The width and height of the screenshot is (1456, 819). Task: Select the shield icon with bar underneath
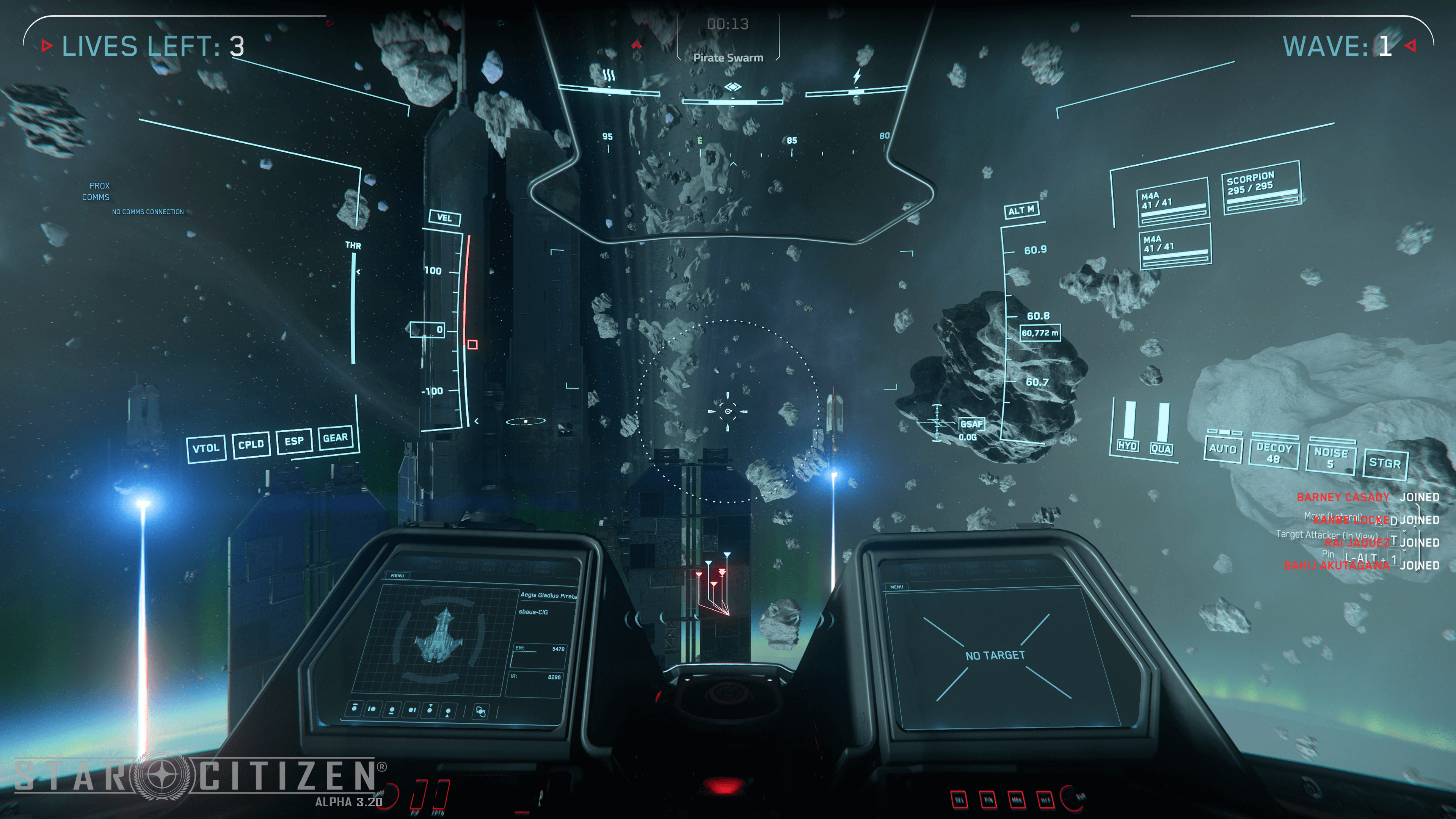[x=392, y=710]
